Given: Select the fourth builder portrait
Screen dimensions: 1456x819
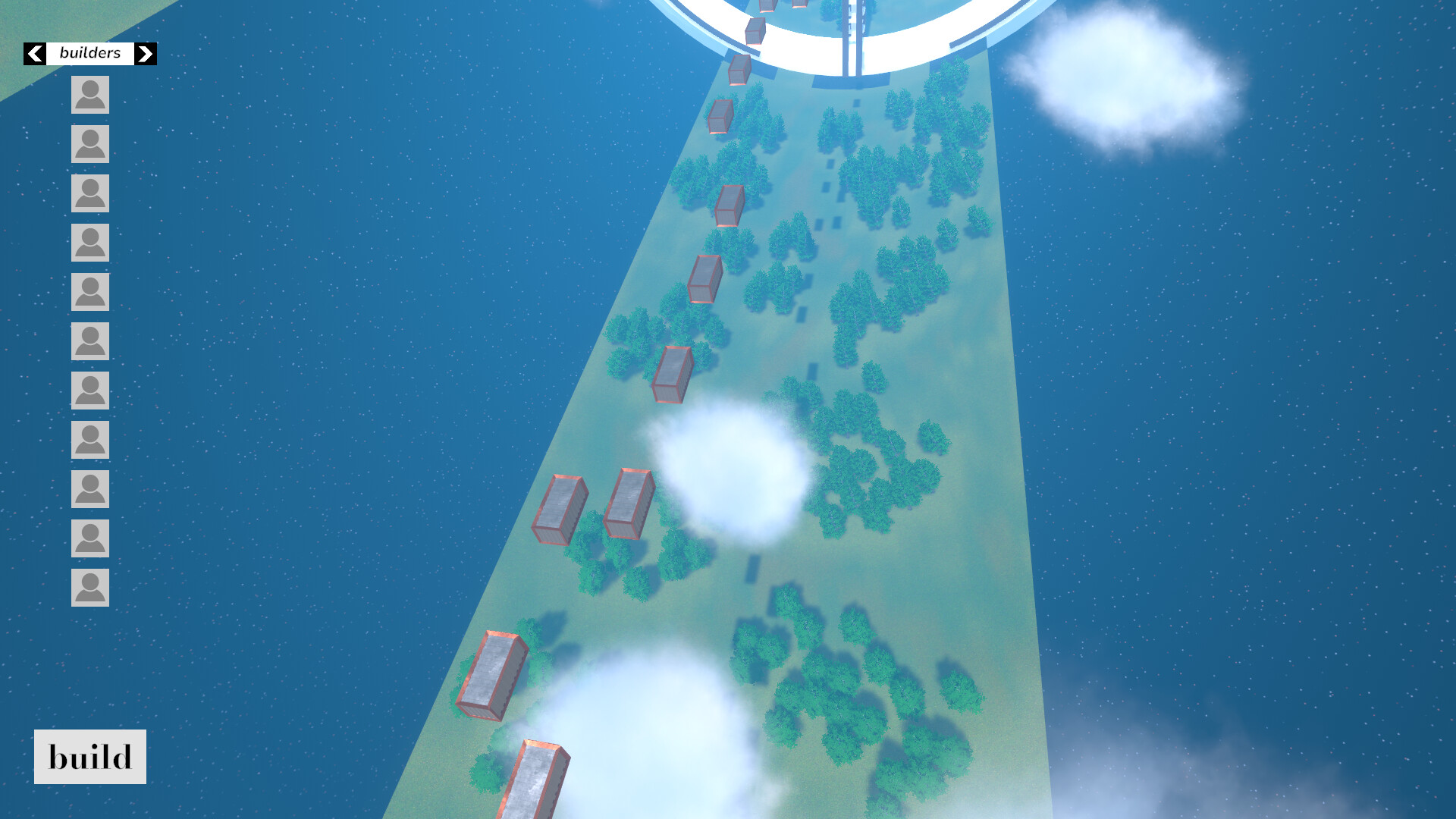Looking at the screenshot, I should (x=89, y=243).
